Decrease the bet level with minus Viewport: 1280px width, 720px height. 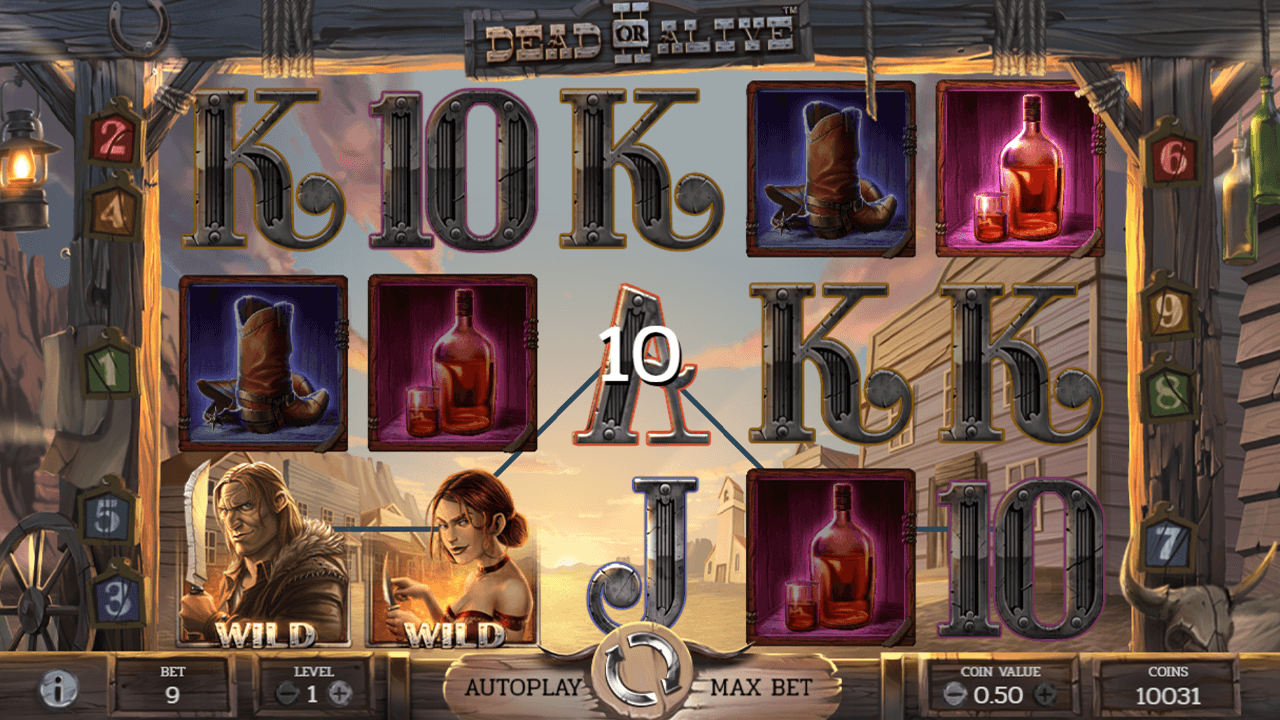287,692
